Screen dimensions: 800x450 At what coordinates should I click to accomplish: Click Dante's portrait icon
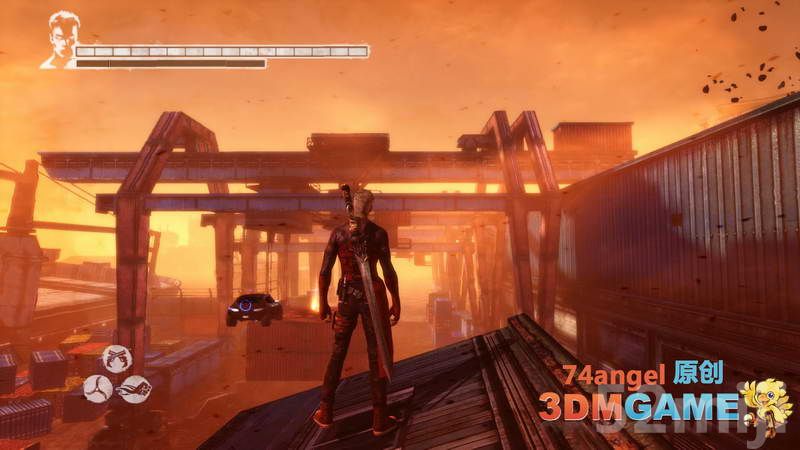click(x=59, y=39)
